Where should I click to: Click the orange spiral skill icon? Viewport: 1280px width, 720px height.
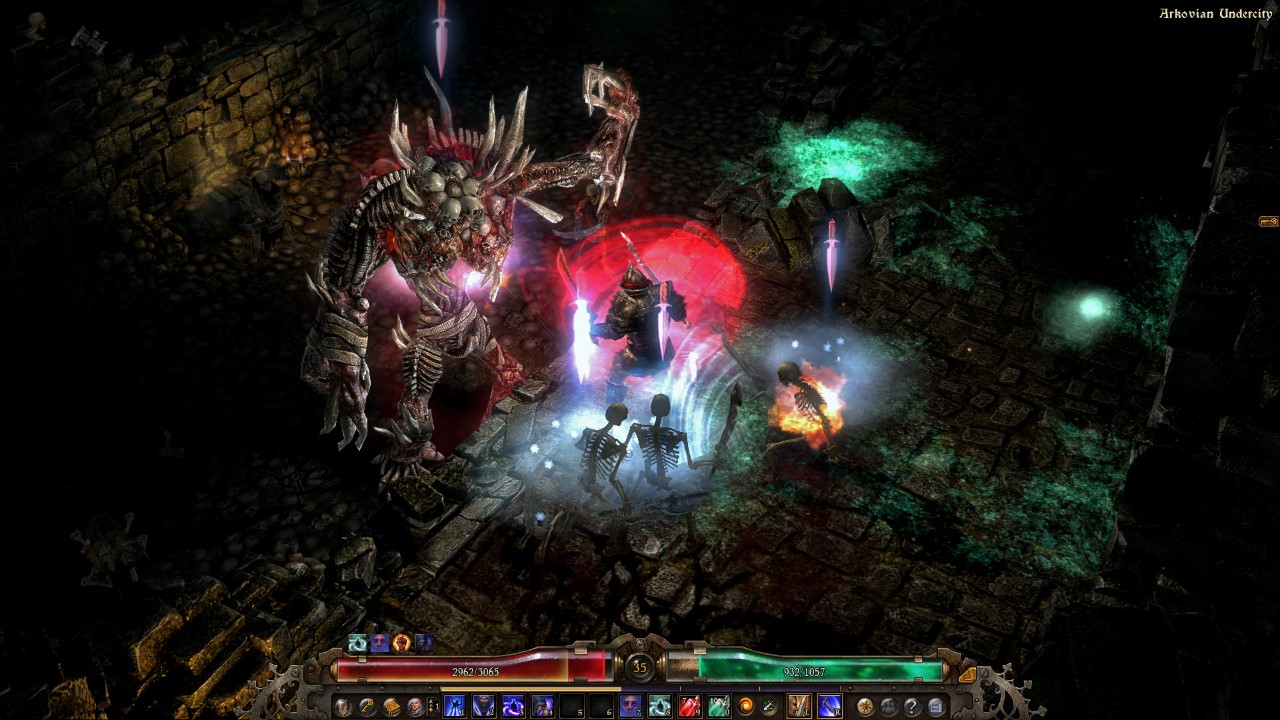(745, 704)
